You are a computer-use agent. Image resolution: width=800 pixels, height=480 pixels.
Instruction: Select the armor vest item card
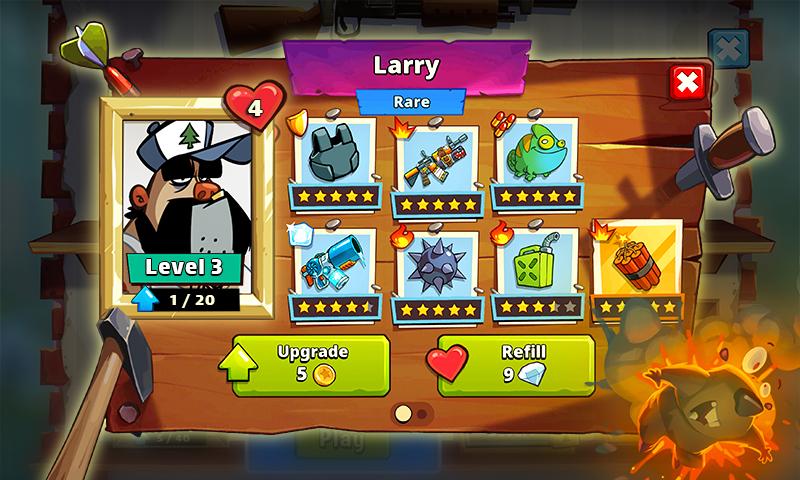(335, 155)
